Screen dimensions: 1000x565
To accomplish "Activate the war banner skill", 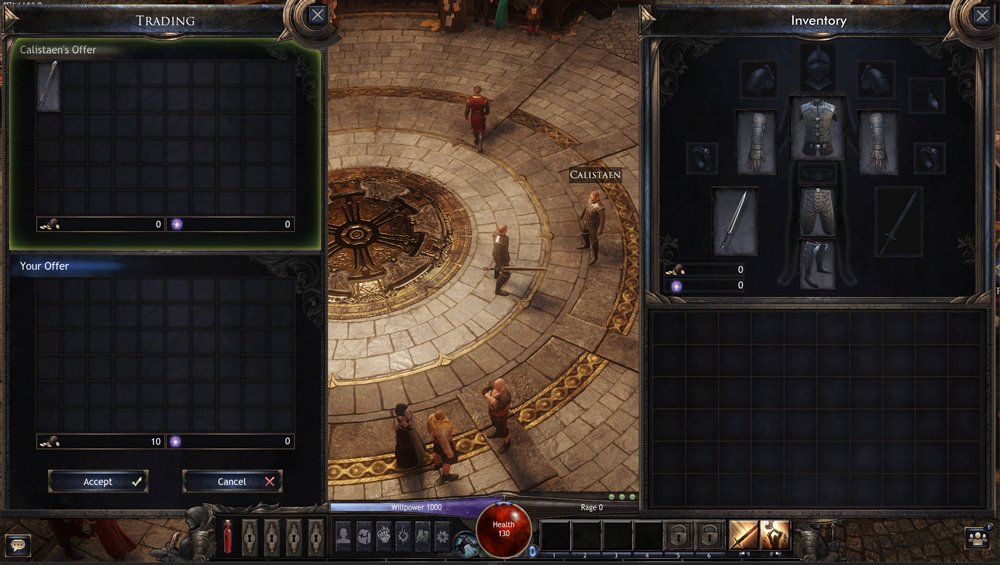I will click(774, 536).
